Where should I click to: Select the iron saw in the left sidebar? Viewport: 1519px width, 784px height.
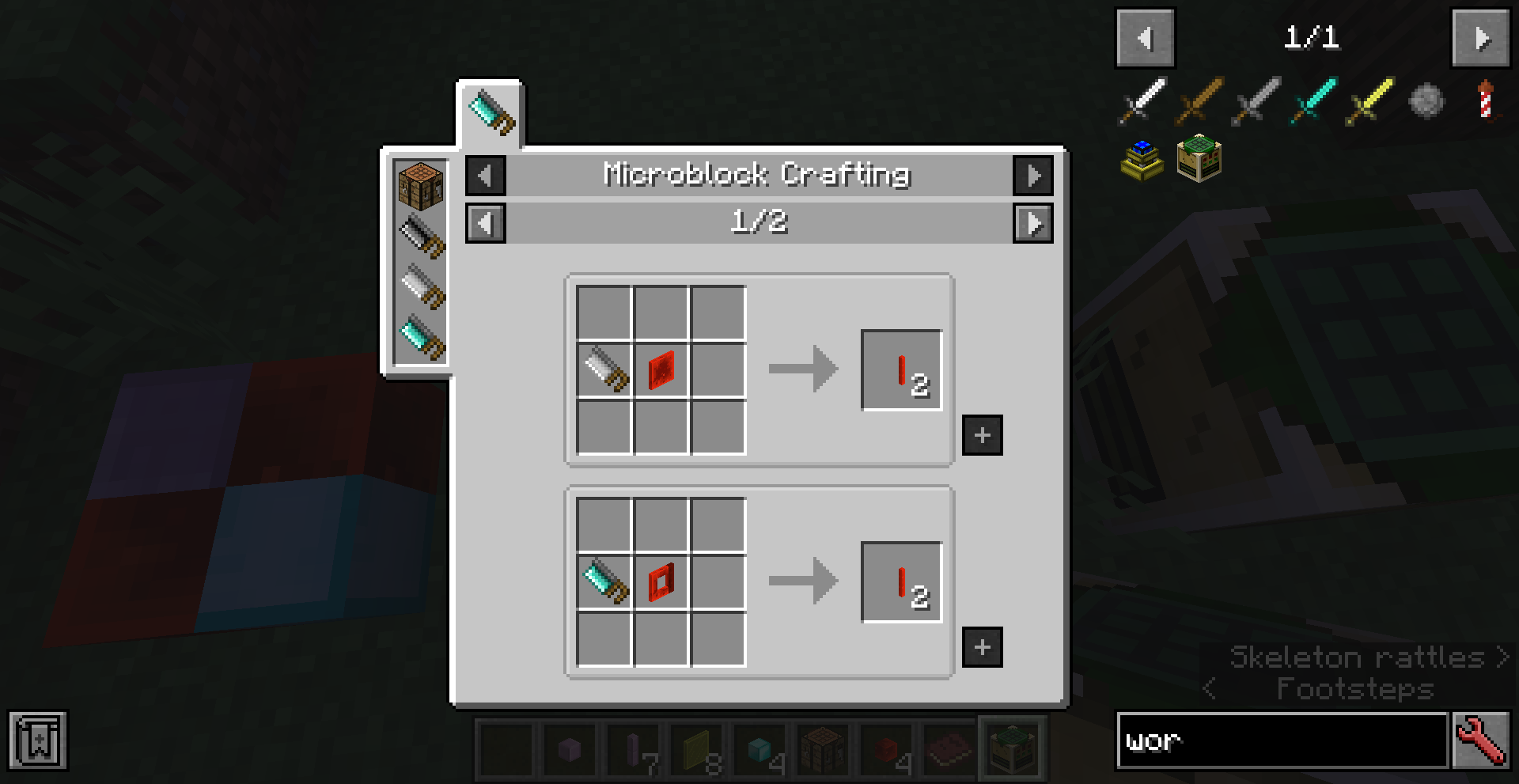coord(421,289)
